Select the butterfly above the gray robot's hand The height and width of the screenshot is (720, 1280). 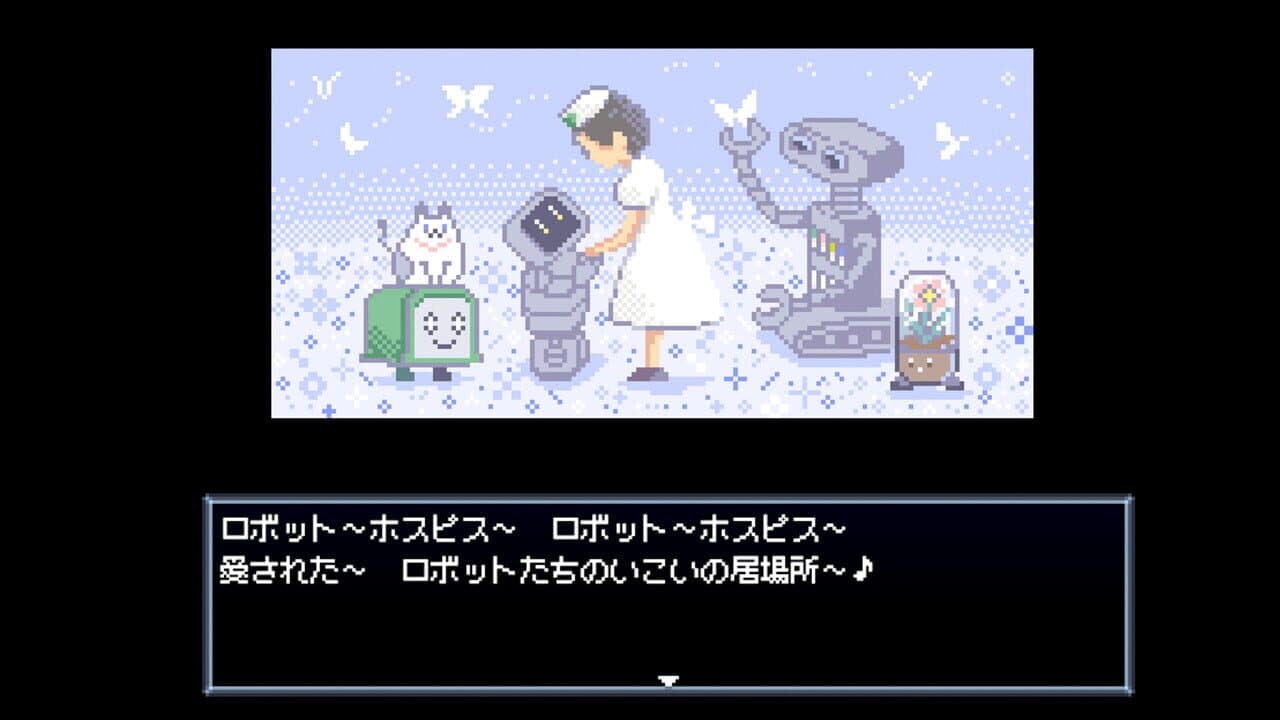(x=737, y=110)
